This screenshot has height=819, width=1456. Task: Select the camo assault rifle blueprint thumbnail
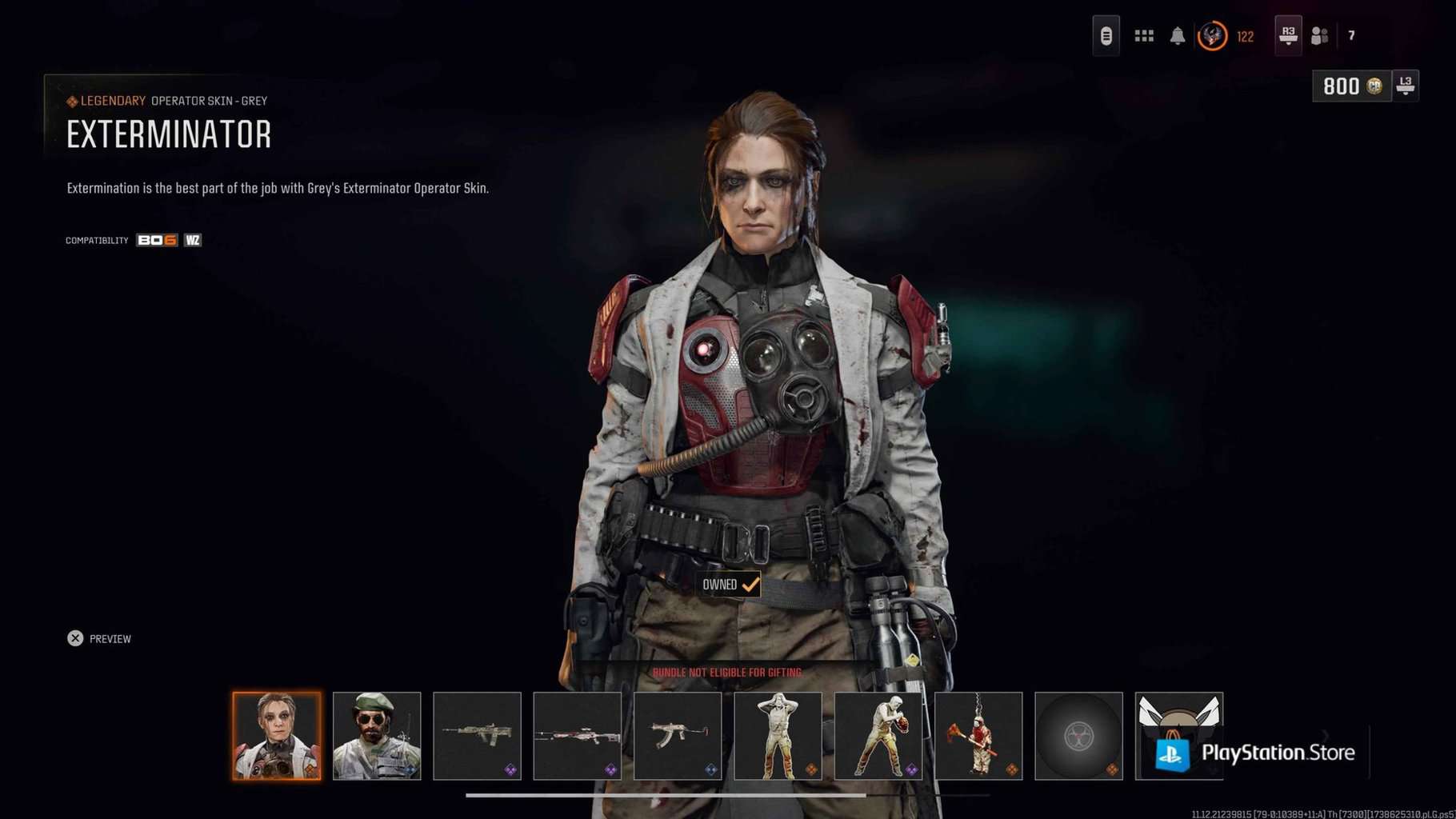click(x=477, y=736)
